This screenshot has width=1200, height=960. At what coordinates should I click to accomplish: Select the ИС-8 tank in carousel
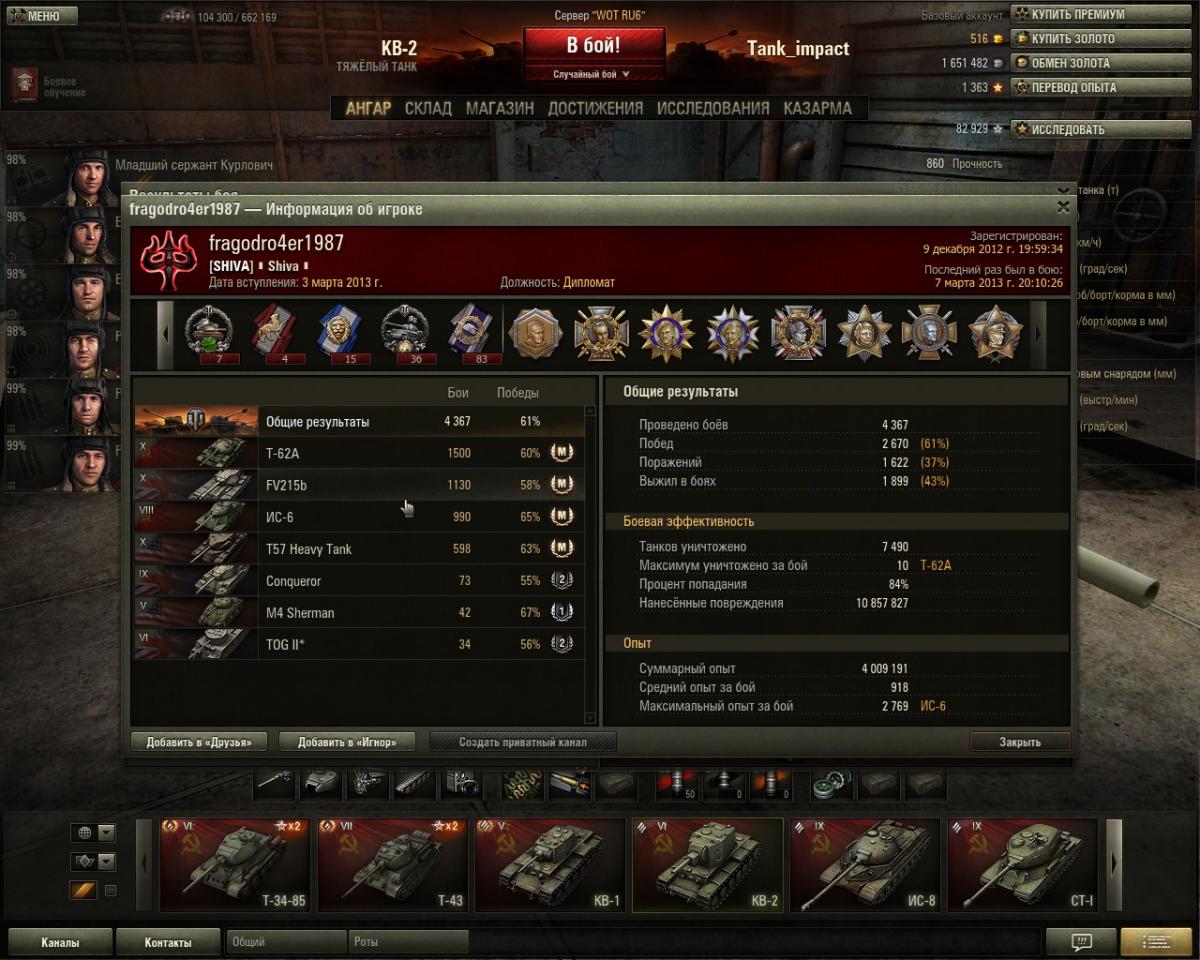[x=865, y=866]
